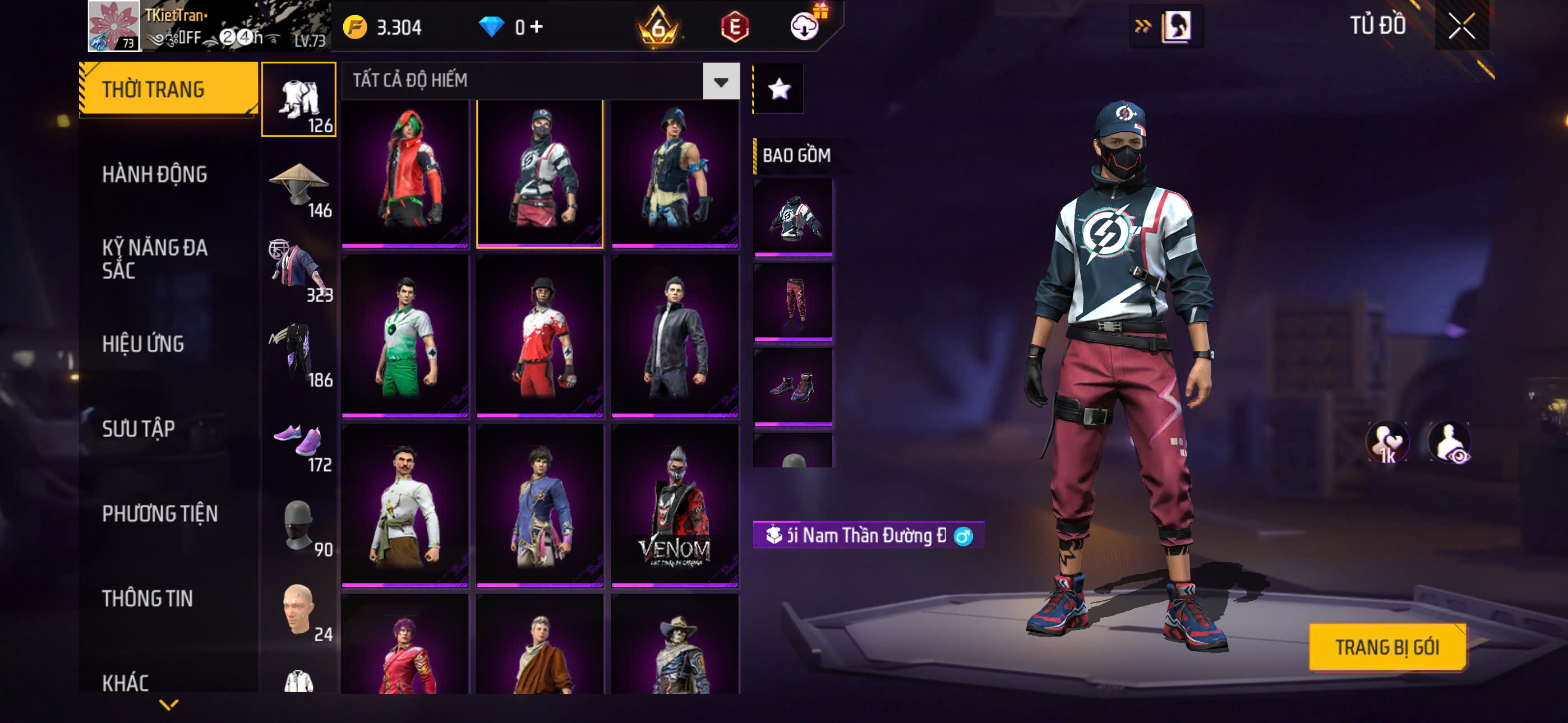
Task: Pick the black leather jacket outfit
Action: click(675, 336)
